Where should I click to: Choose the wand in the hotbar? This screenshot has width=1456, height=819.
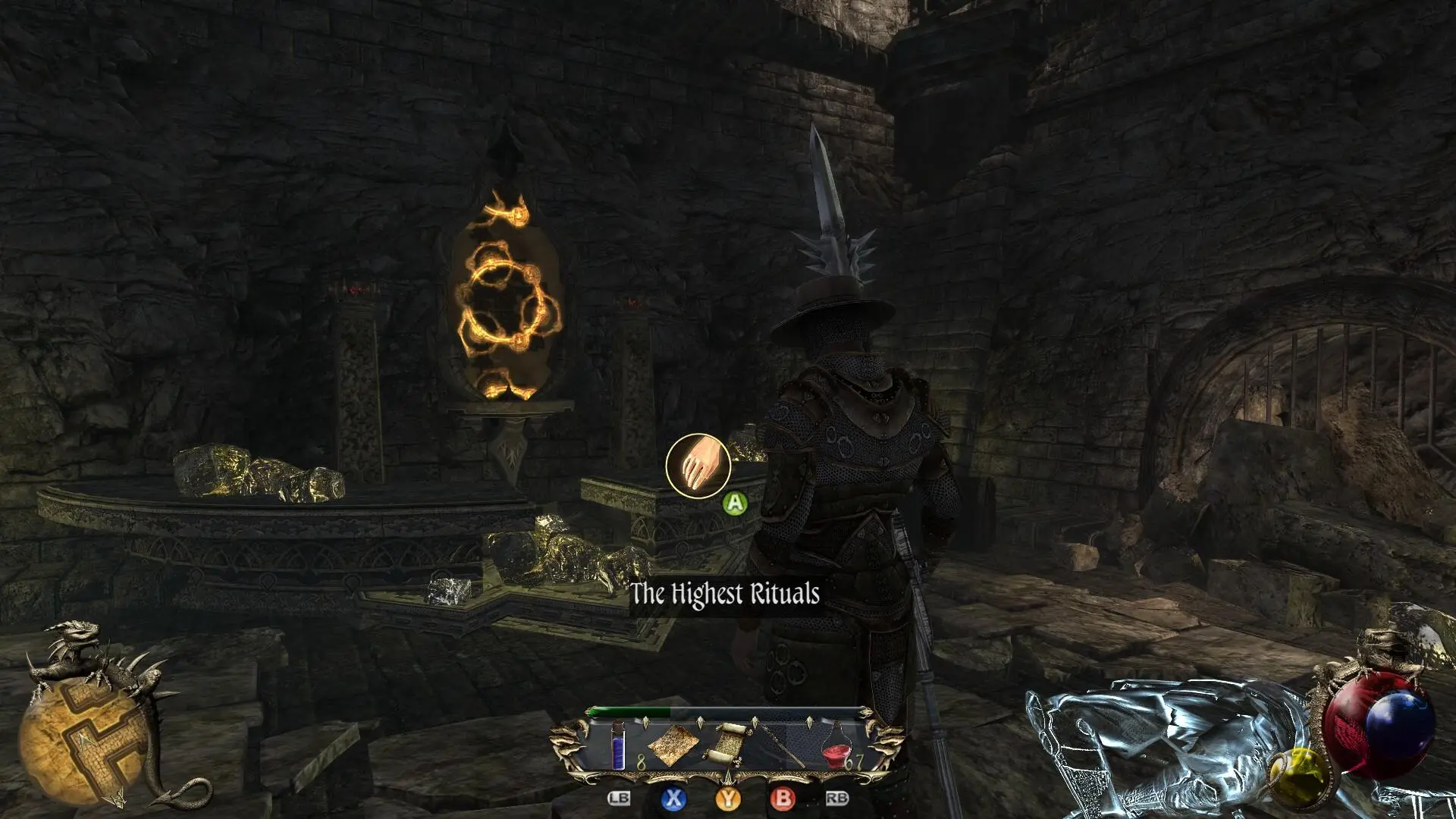pyautogui.click(x=782, y=744)
